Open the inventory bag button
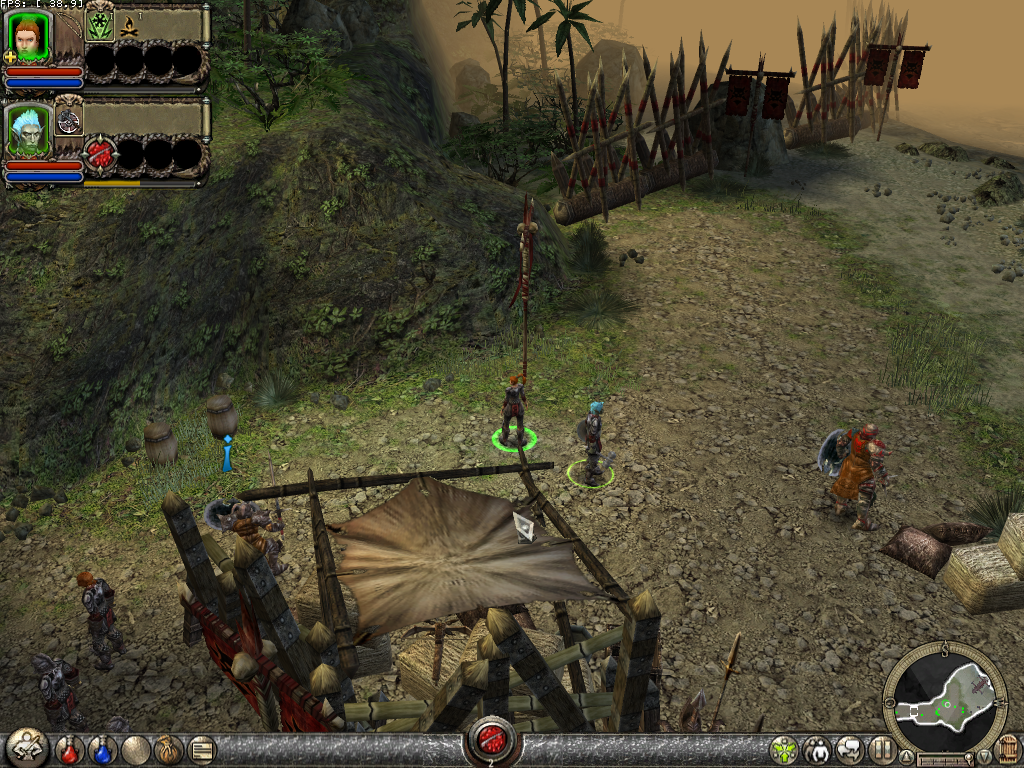 point(168,749)
